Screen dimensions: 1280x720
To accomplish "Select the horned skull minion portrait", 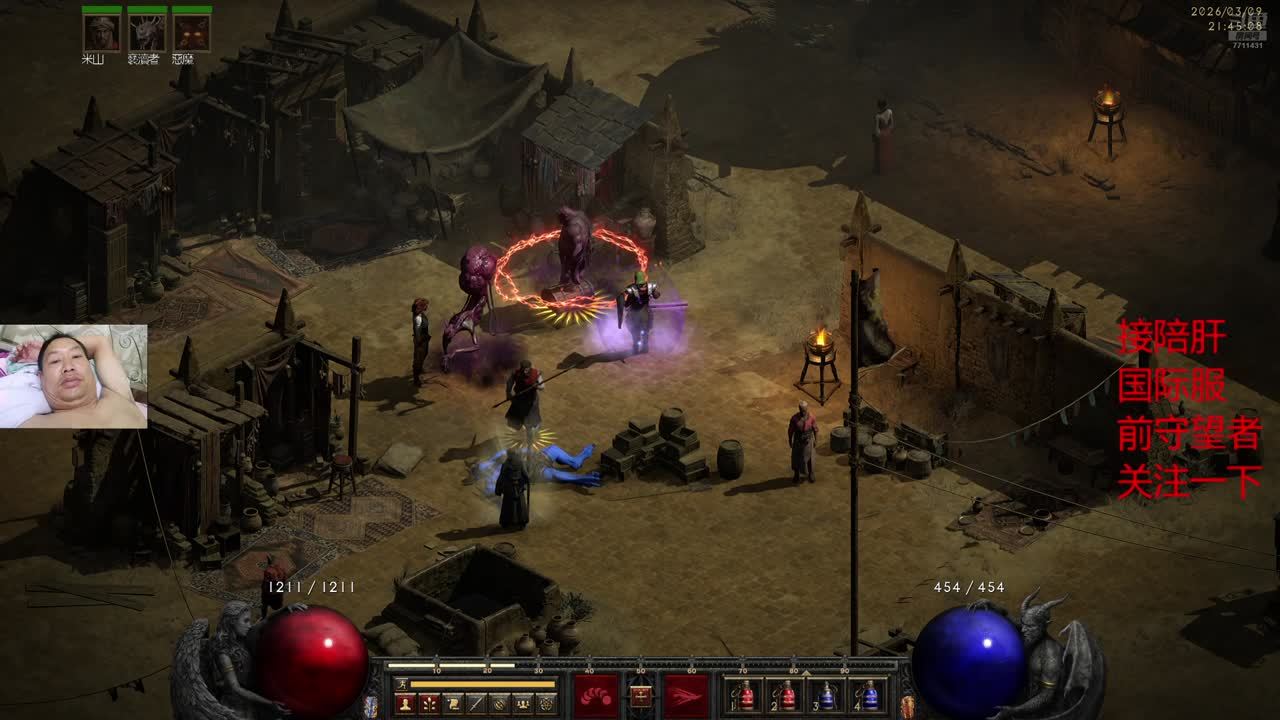I will point(147,33).
